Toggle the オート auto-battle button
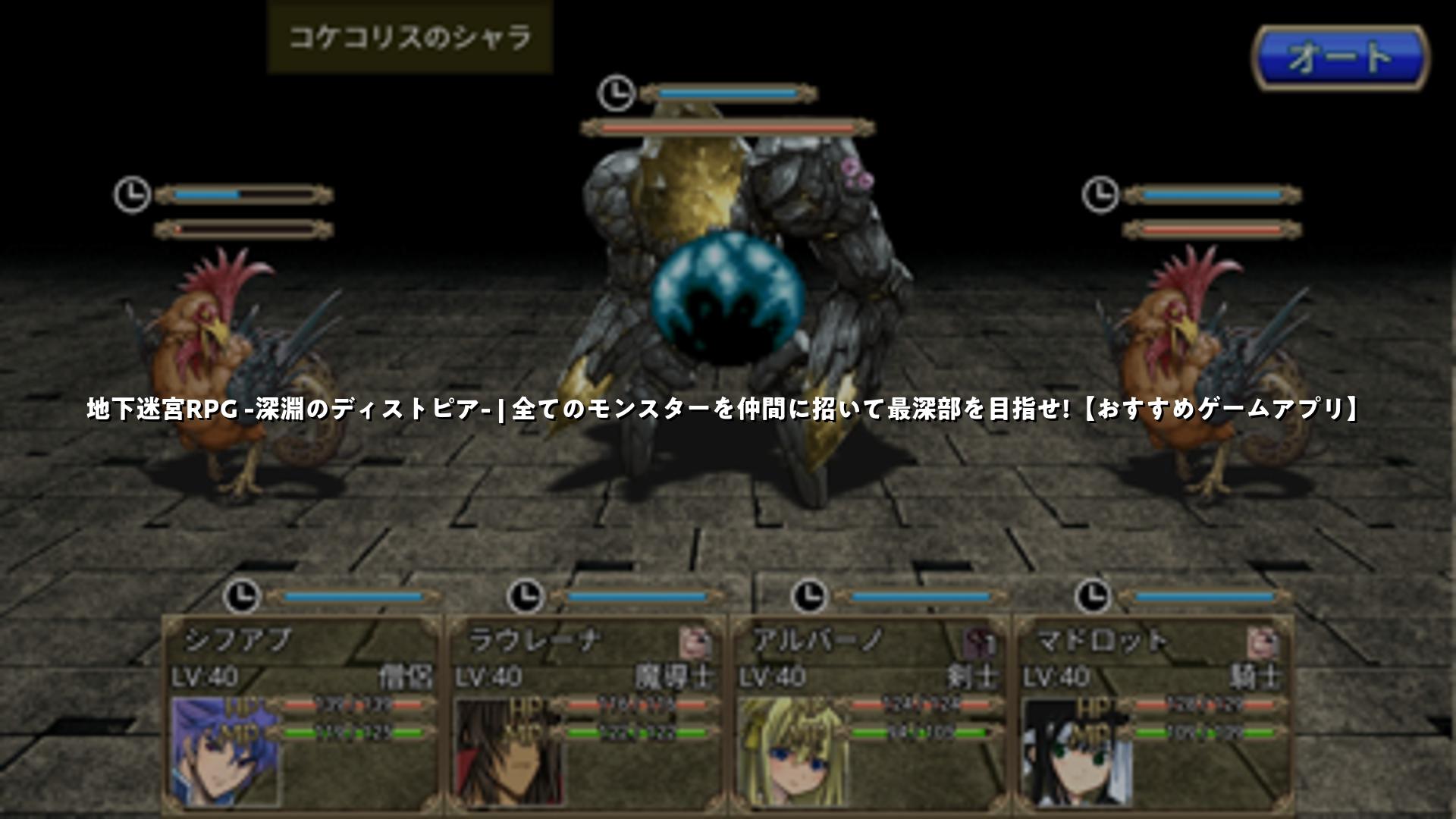The height and width of the screenshot is (819, 1456). [x=1340, y=58]
